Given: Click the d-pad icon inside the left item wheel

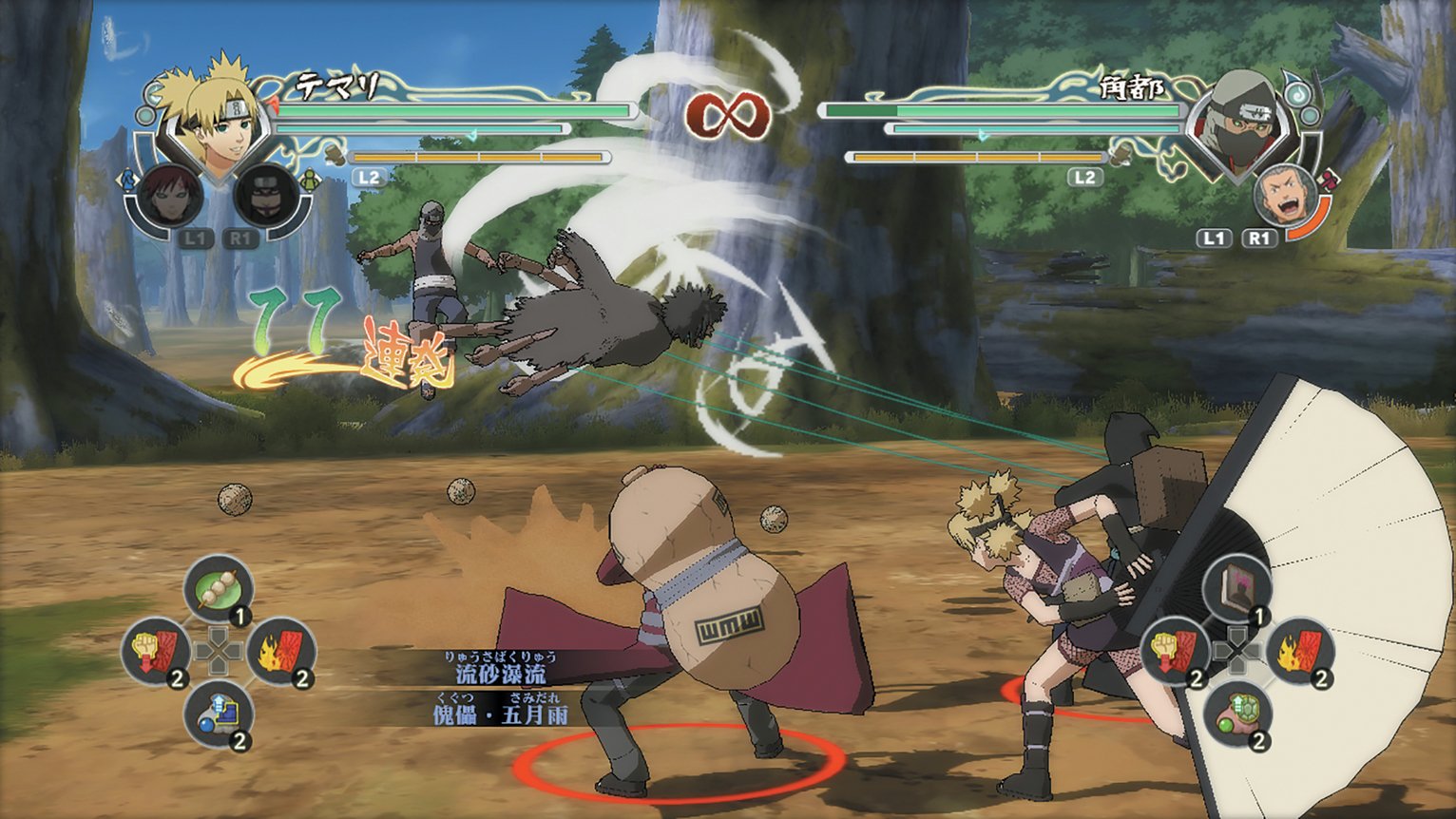Looking at the screenshot, I should coord(217,651).
